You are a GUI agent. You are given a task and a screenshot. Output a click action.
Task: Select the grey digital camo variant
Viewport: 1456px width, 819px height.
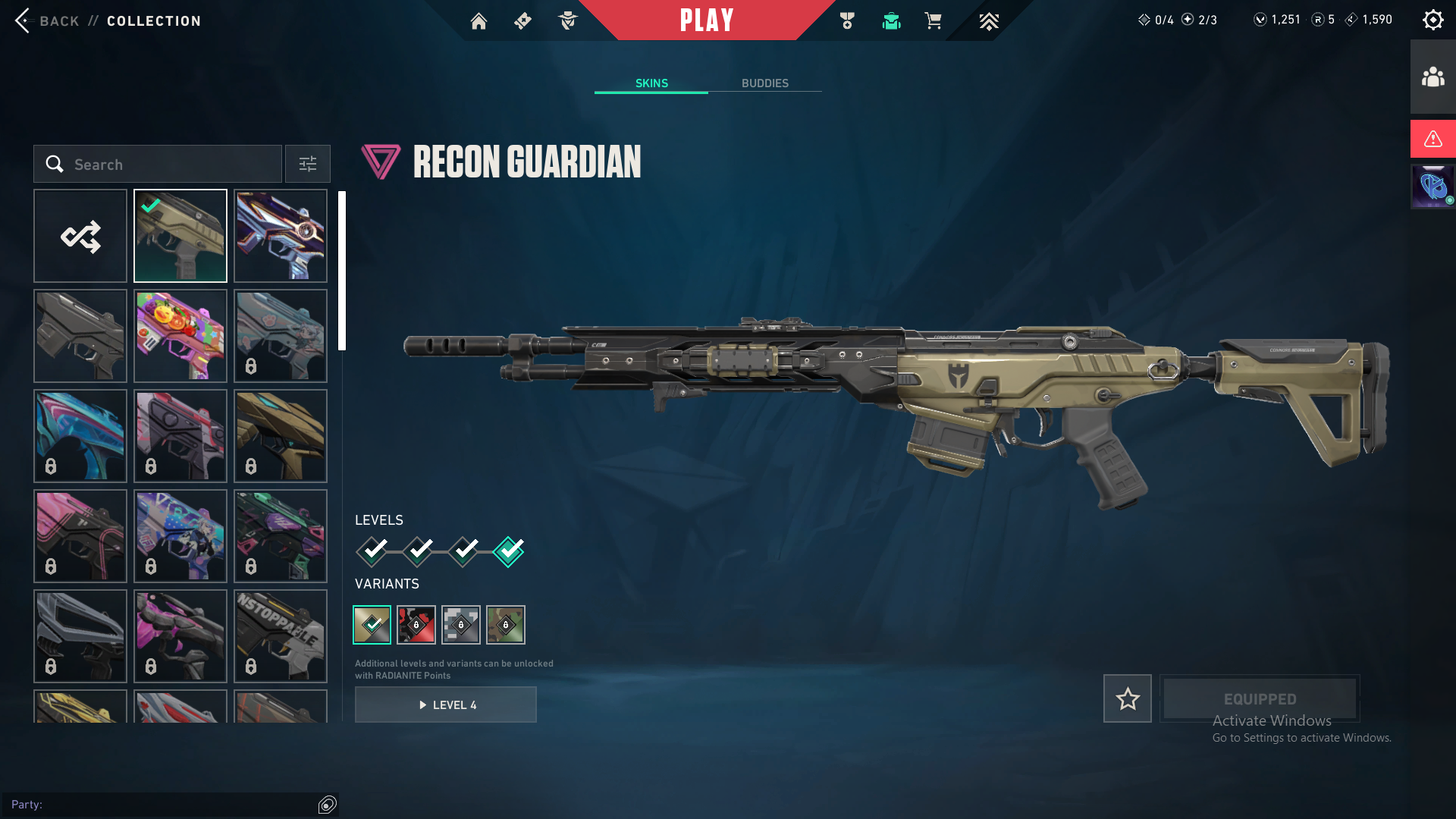461,625
